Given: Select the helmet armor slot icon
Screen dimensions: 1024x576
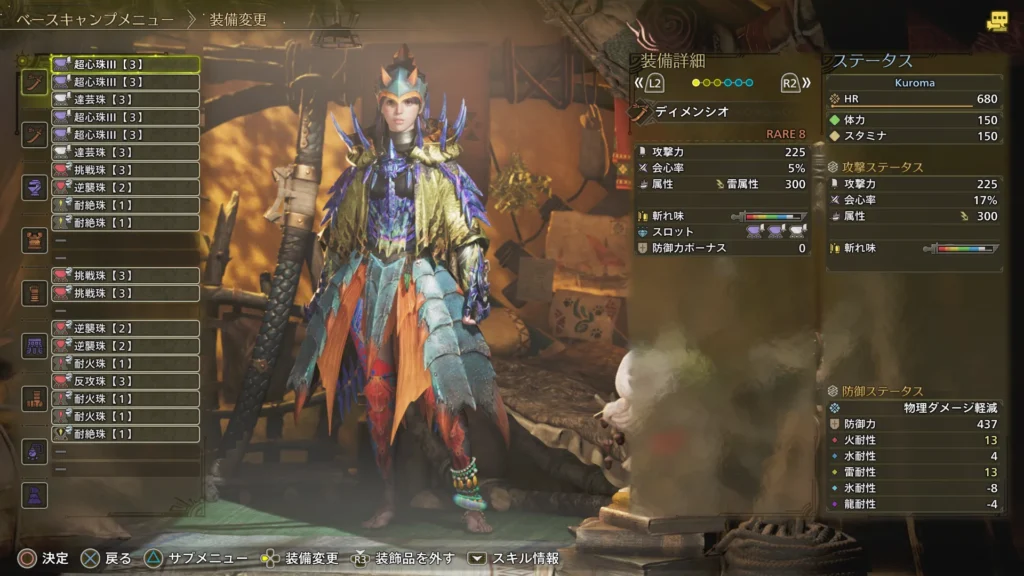Looking at the screenshot, I should pos(35,187).
